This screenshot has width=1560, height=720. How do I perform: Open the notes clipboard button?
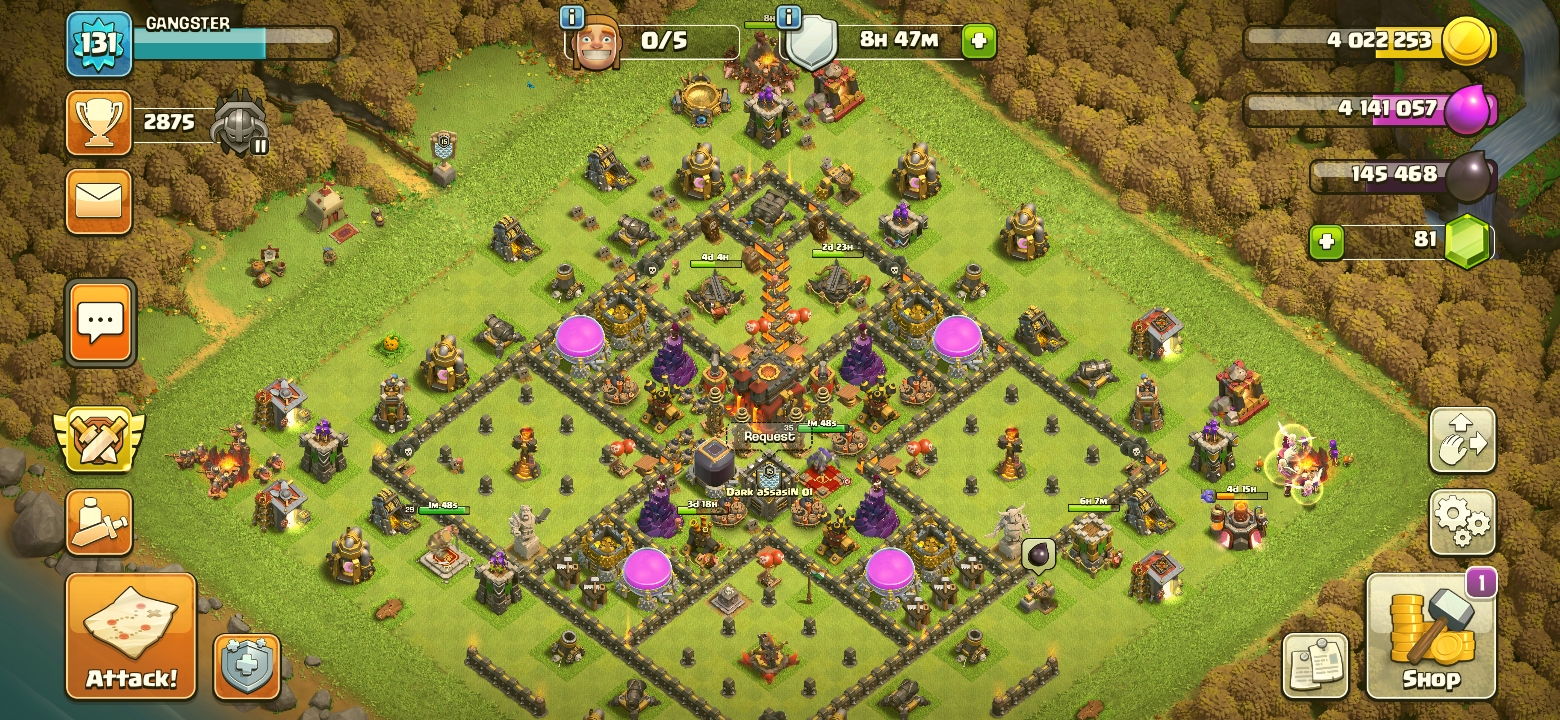(x=1315, y=665)
